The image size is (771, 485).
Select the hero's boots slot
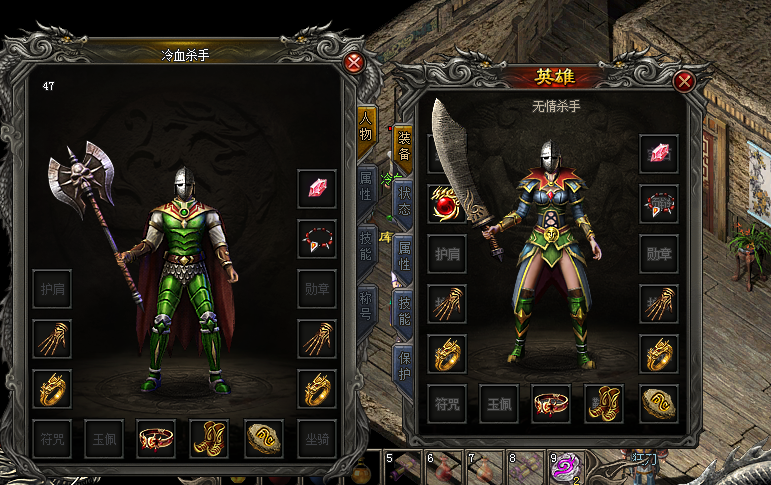(604, 403)
